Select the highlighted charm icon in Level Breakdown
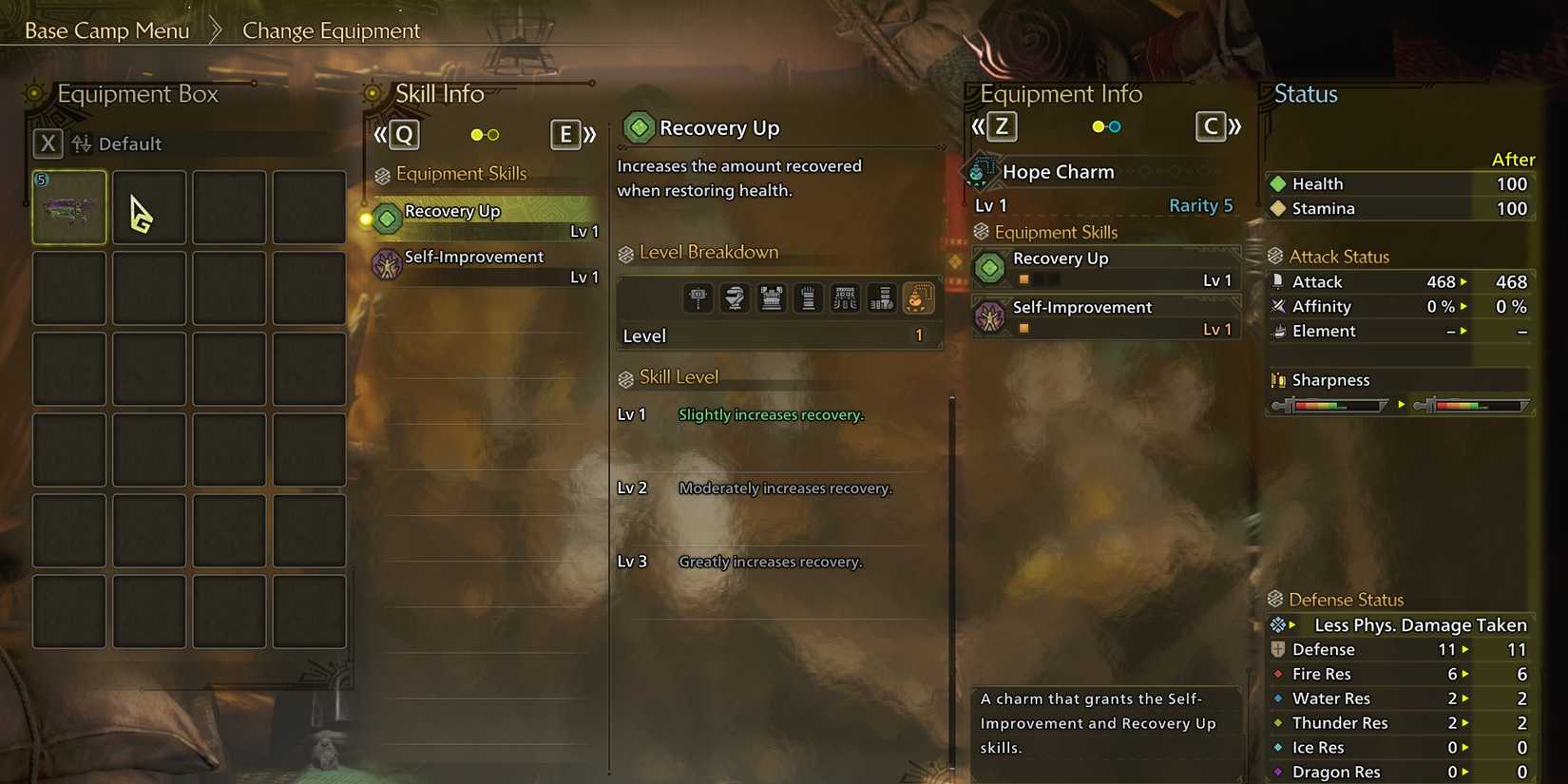The height and width of the screenshot is (784, 1568). [x=918, y=297]
